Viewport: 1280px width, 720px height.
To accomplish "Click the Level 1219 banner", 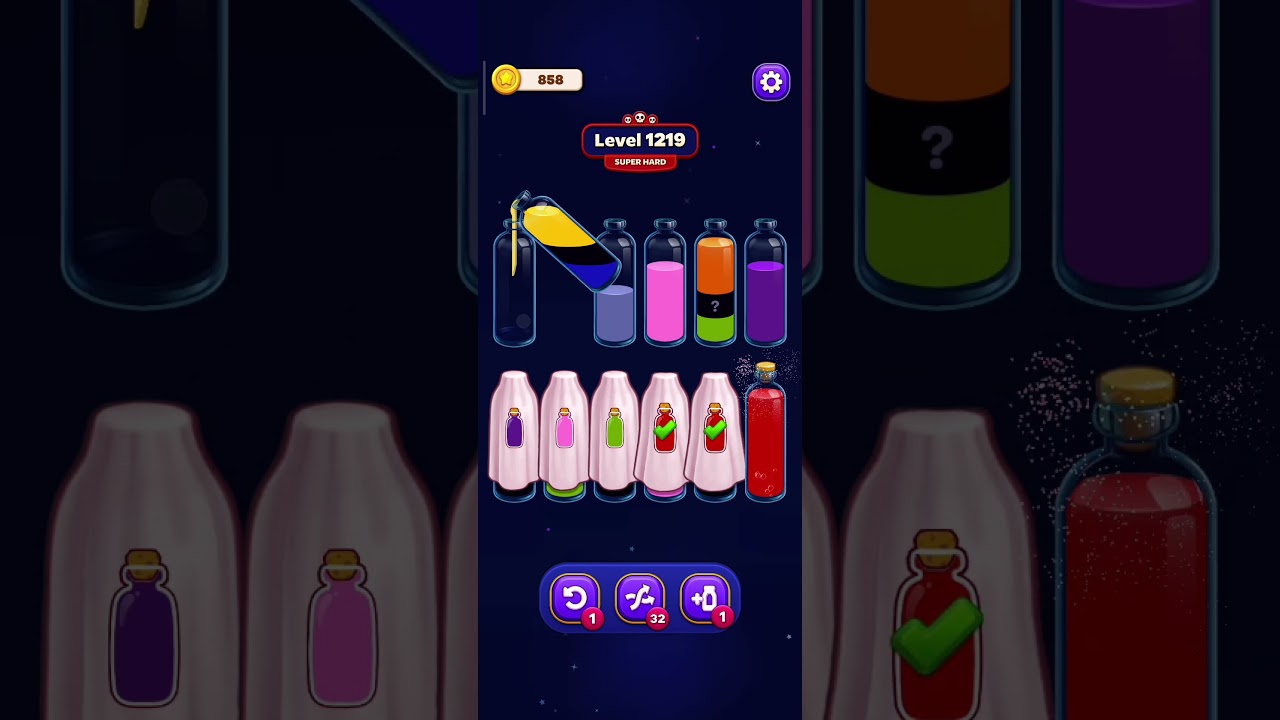I will (x=640, y=140).
